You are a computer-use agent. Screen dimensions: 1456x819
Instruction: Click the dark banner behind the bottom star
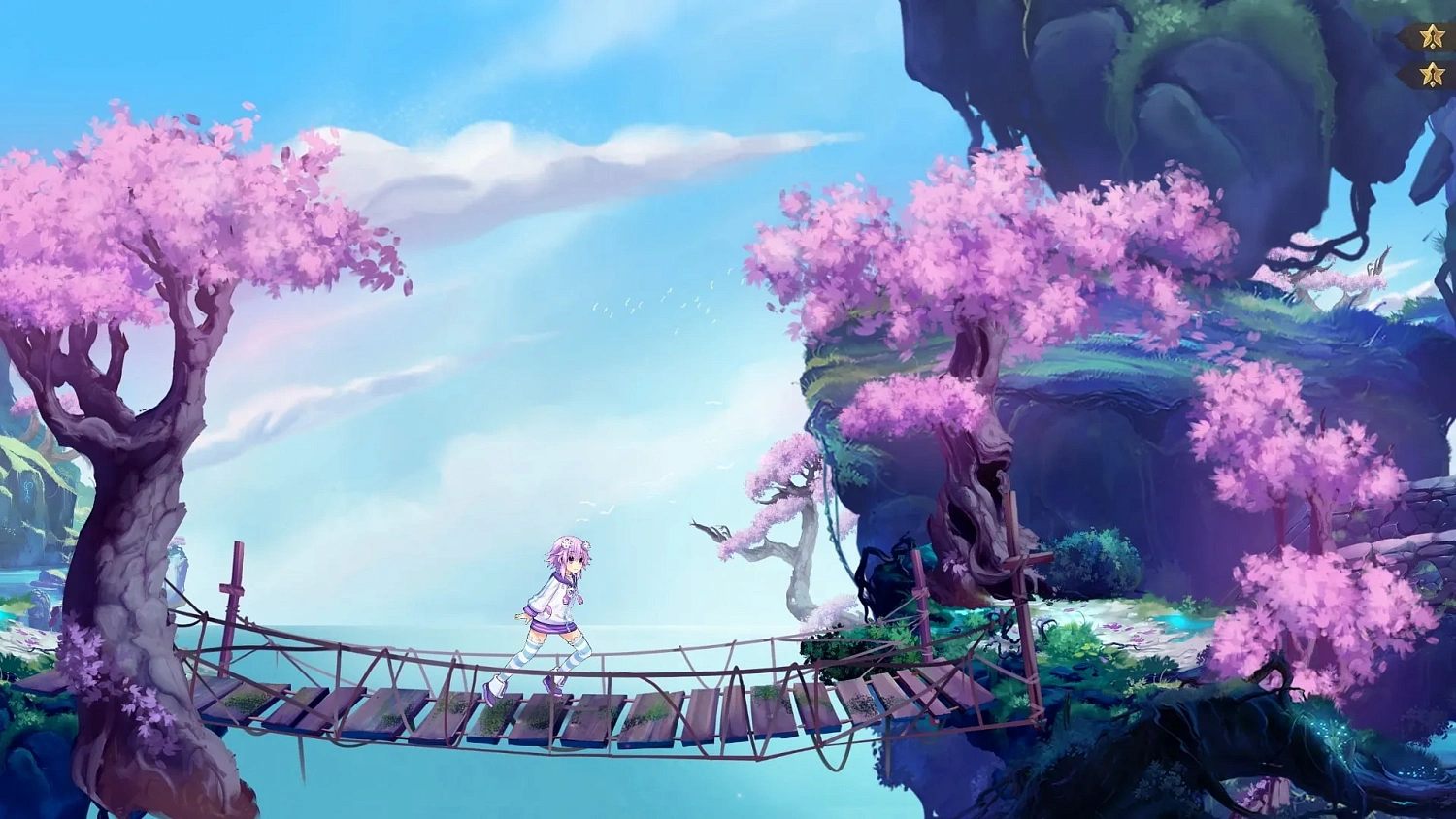pos(1409,73)
